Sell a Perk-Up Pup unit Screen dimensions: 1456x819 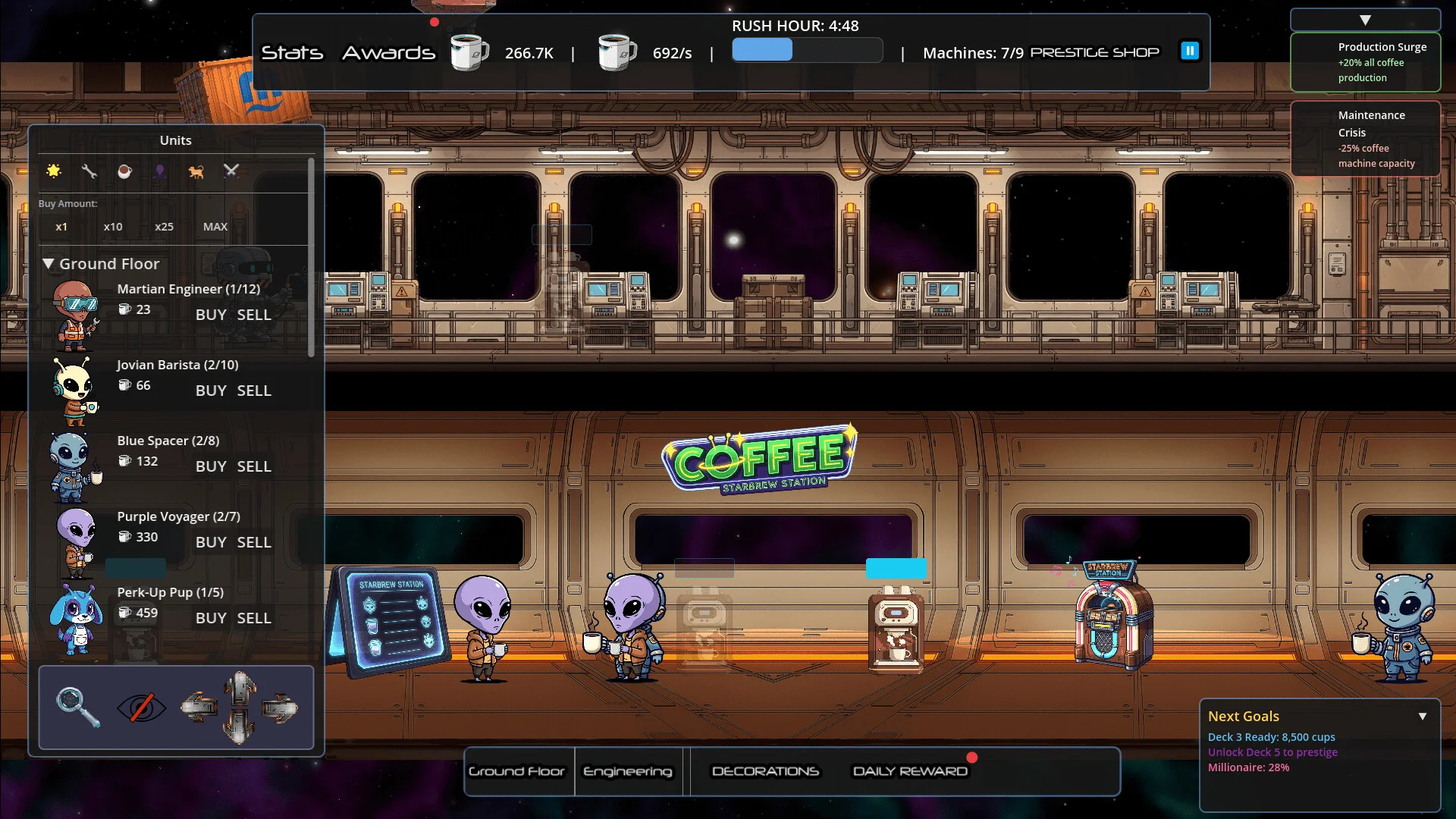(x=254, y=618)
